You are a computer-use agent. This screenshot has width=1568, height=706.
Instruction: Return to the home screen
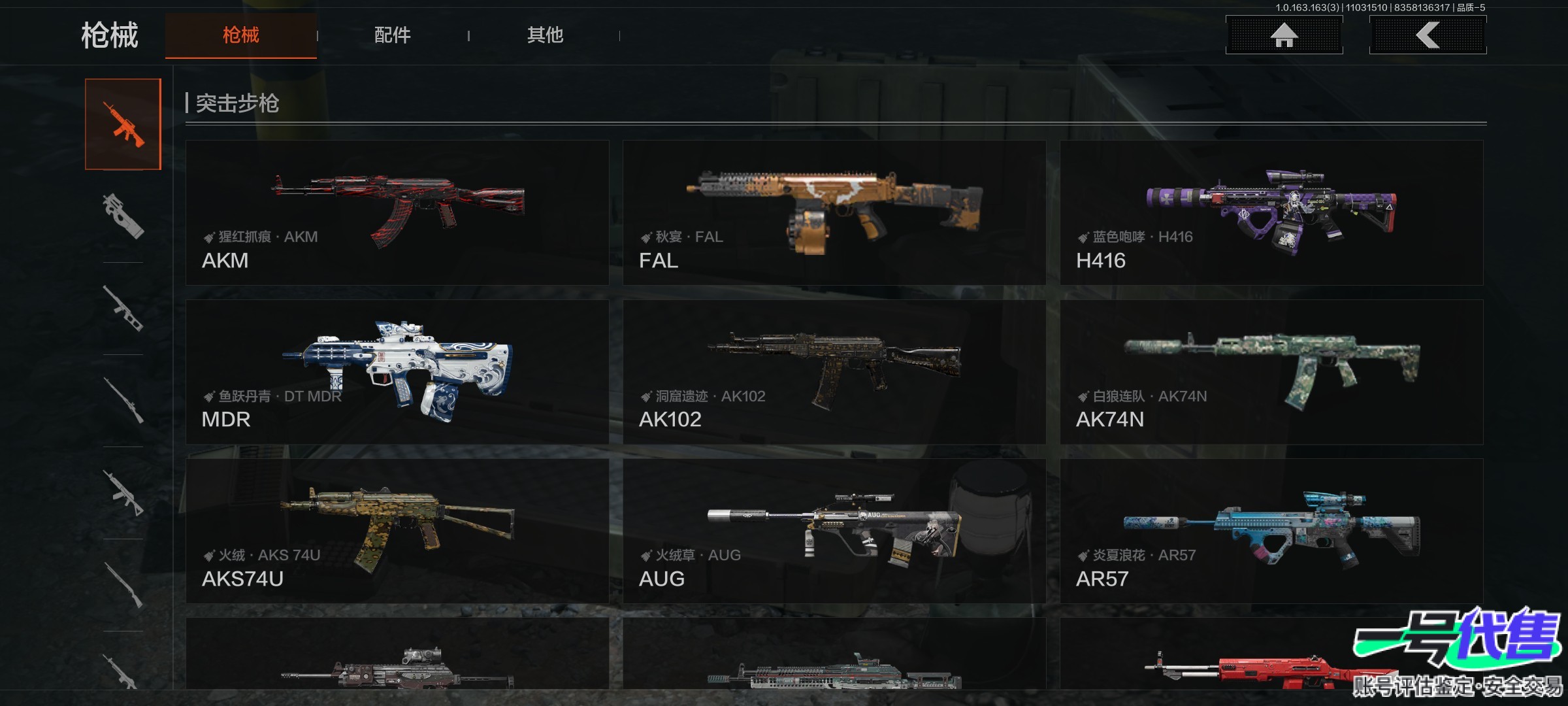tap(1284, 35)
